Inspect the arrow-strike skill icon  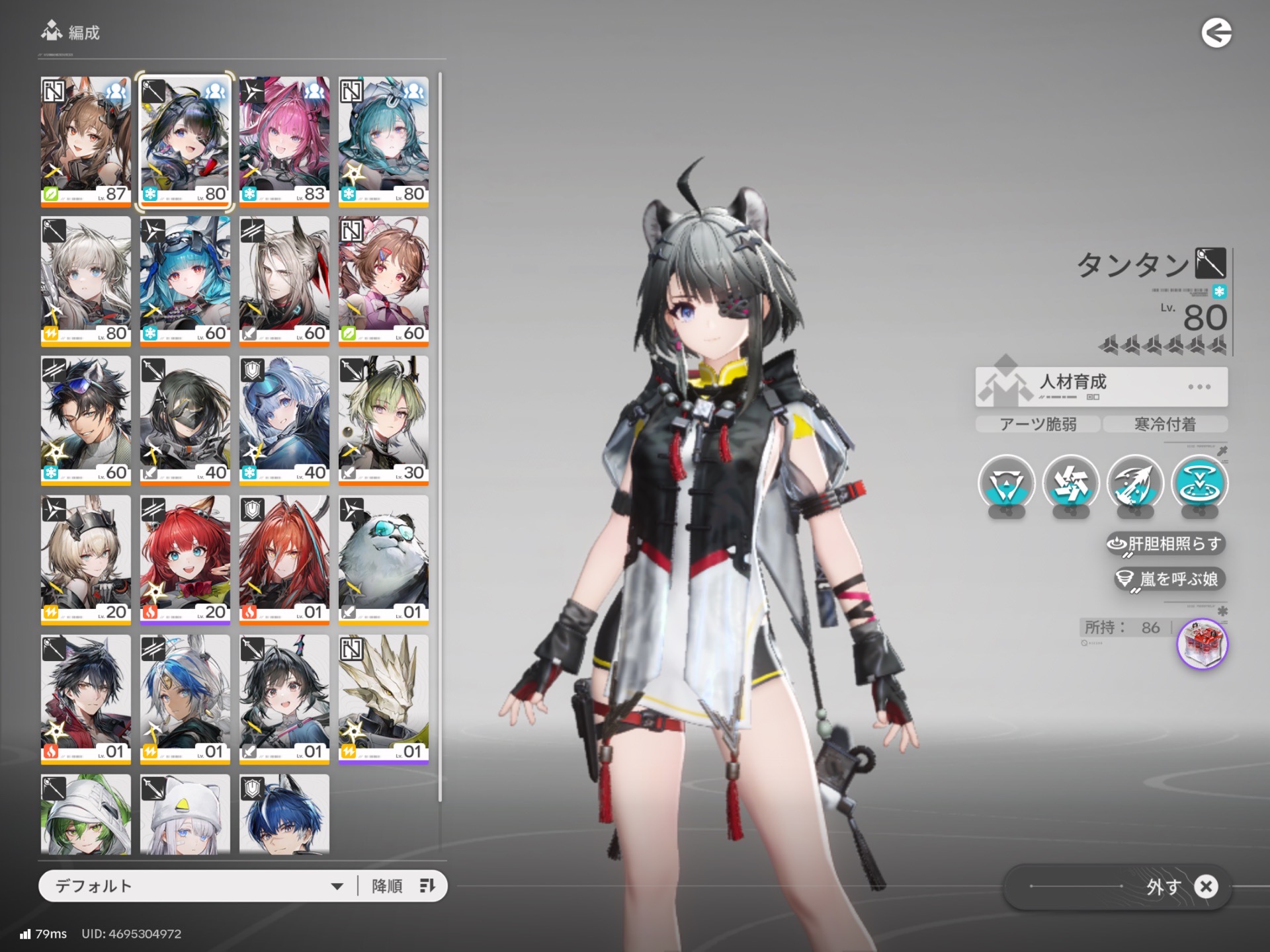[1134, 484]
